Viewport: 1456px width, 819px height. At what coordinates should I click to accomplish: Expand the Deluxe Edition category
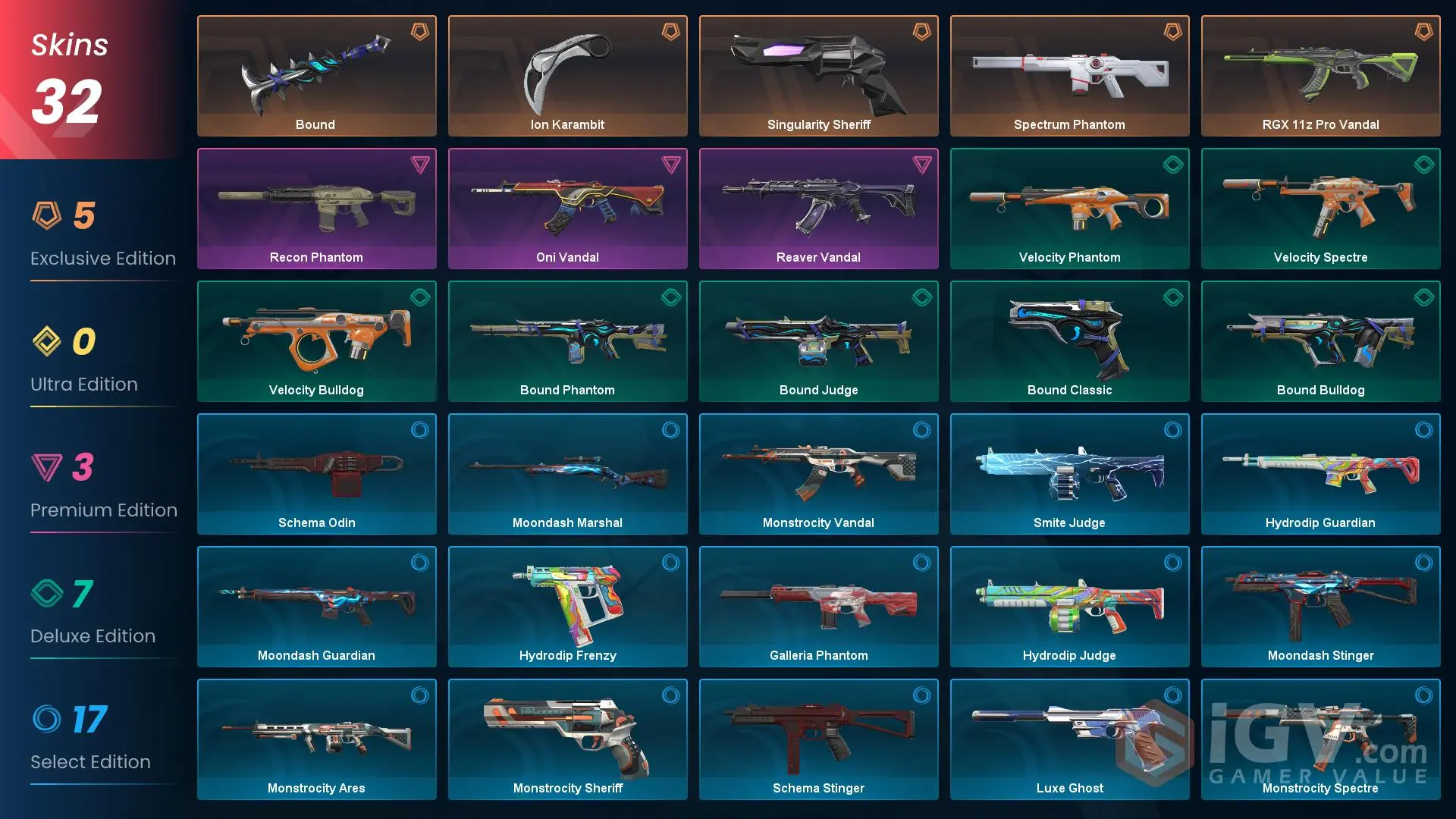(x=91, y=614)
